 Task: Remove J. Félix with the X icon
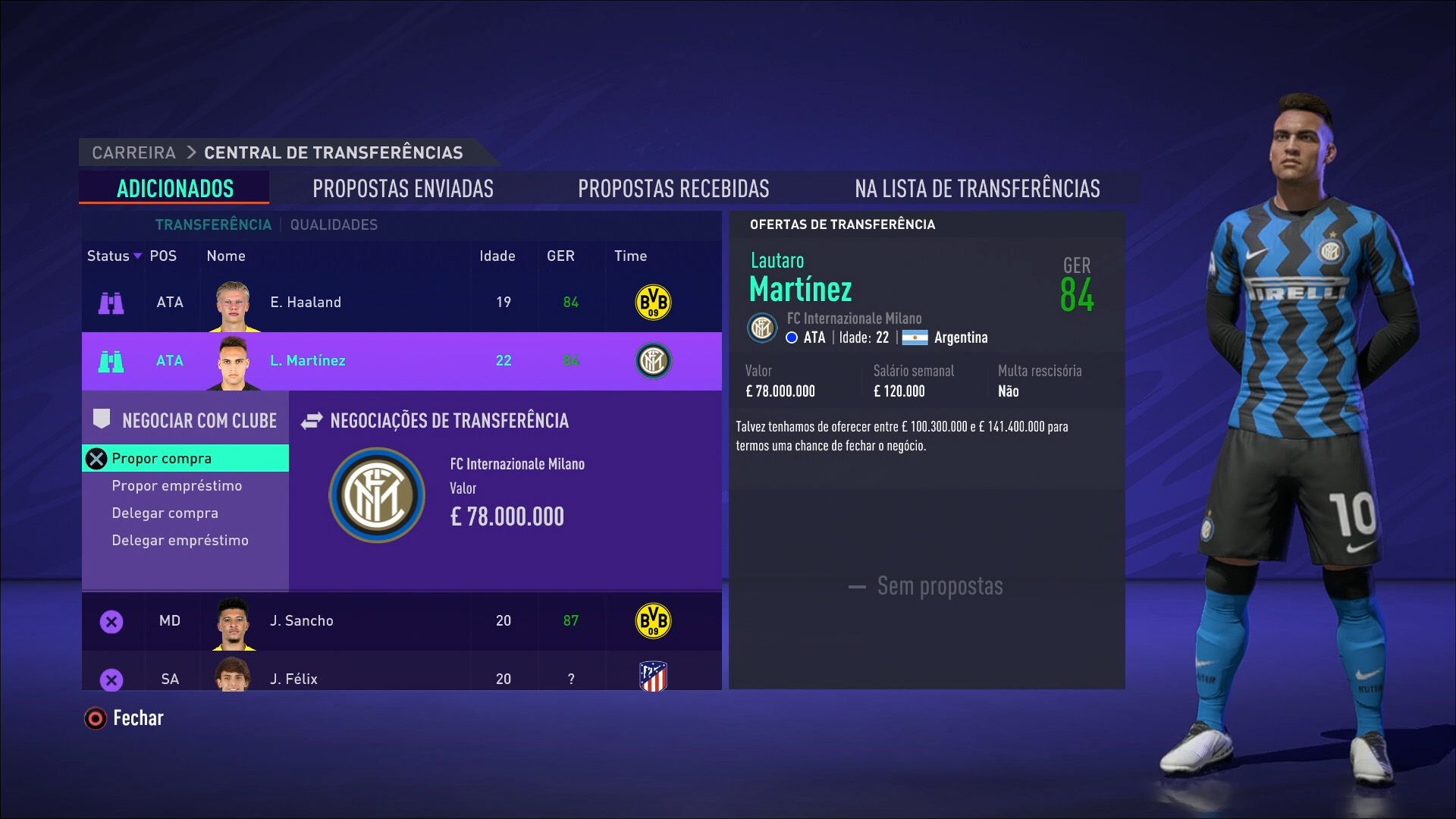click(112, 679)
